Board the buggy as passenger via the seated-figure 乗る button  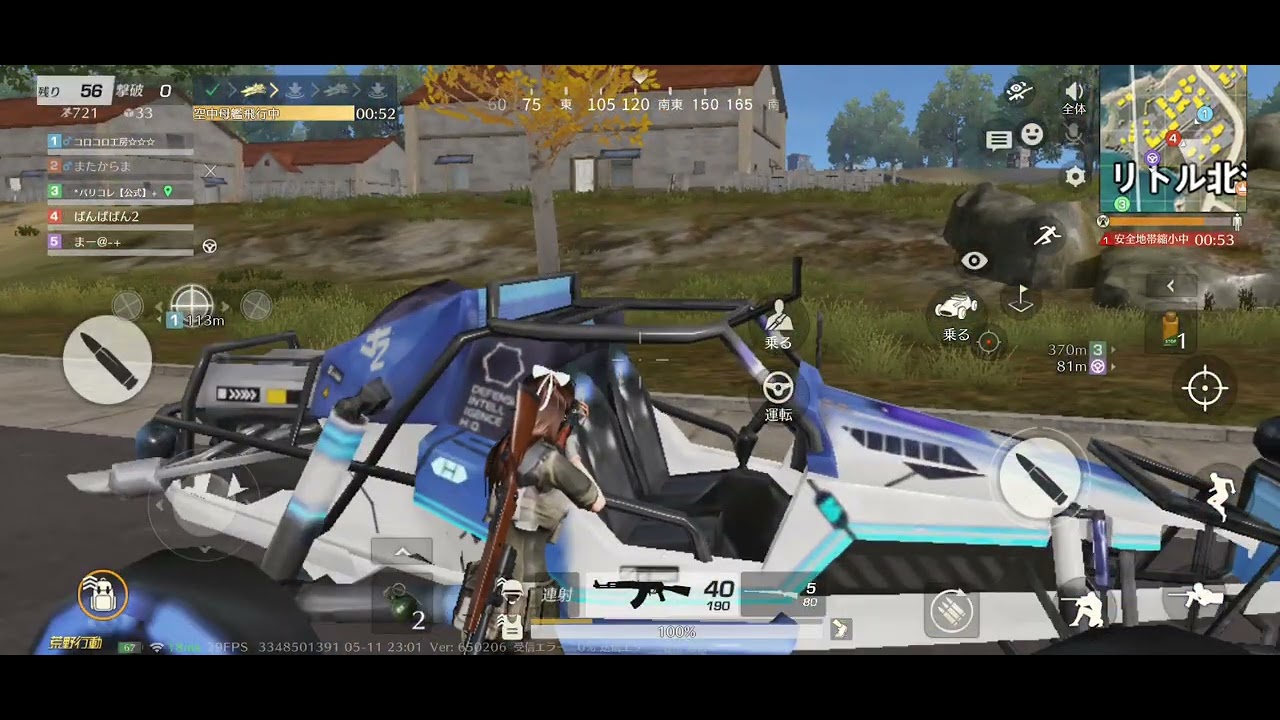(x=778, y=325)
